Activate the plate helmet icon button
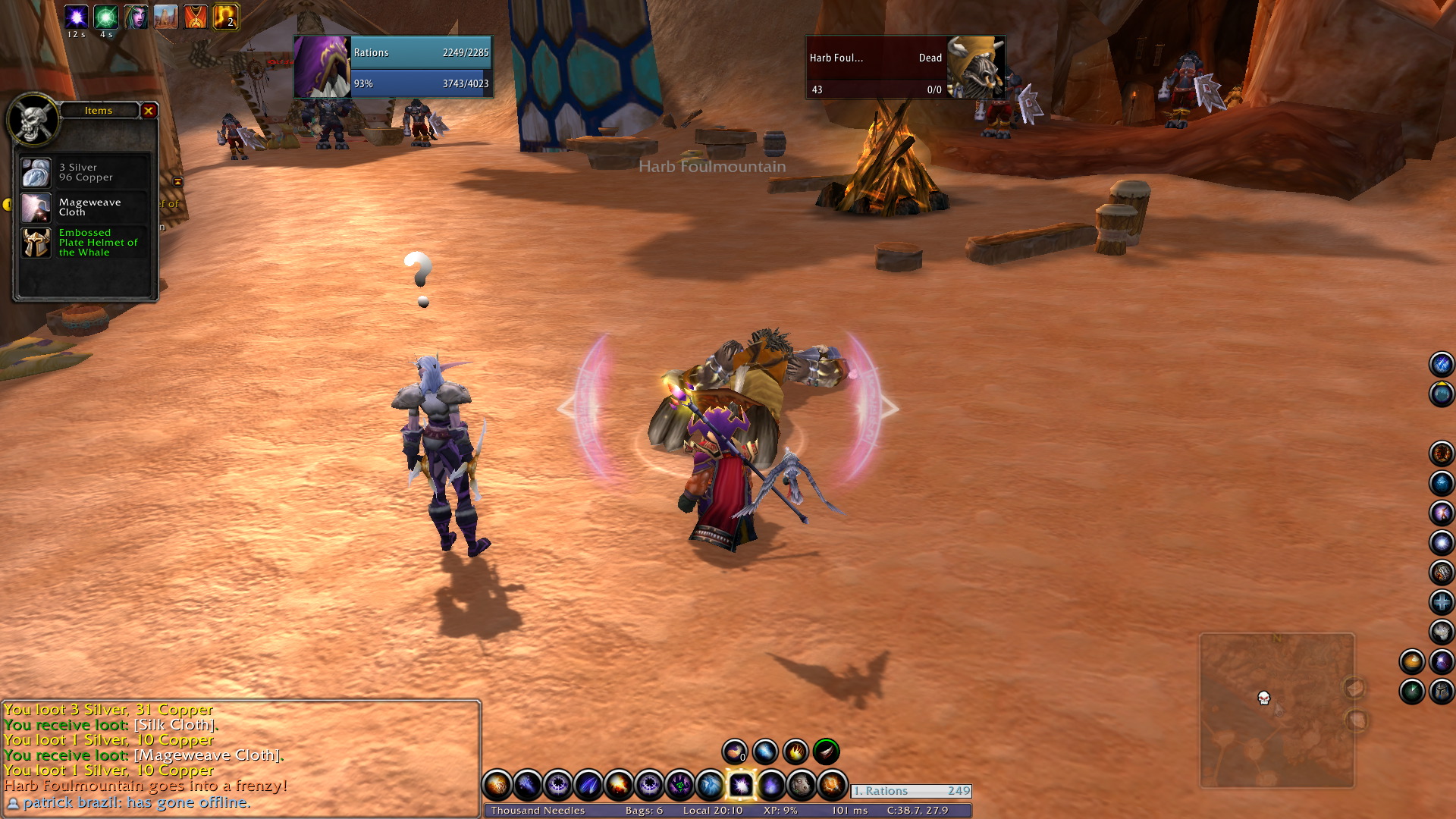Screen dimensions: 1456x819 tap(1441, 692)
